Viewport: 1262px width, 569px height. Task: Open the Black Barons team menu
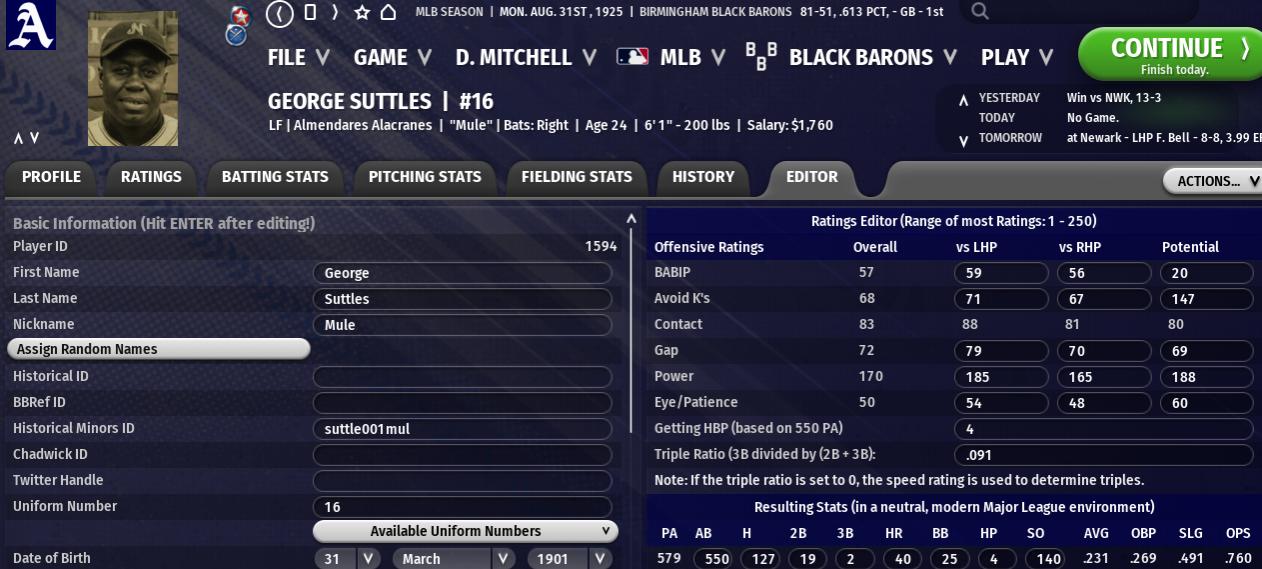pyautogui.click(x=860, y=57)
